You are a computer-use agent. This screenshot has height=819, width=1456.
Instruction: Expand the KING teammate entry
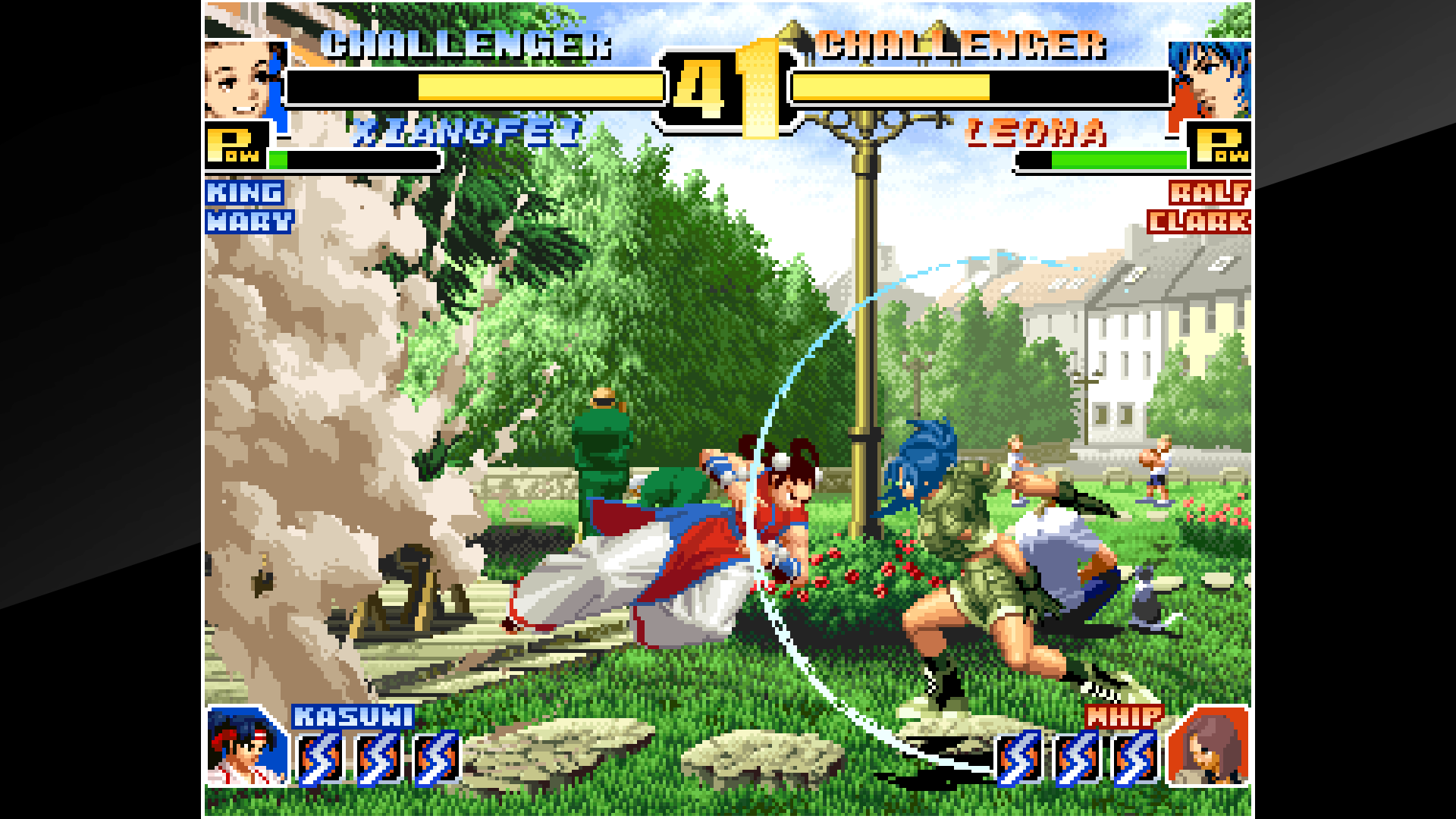[243, 193]
